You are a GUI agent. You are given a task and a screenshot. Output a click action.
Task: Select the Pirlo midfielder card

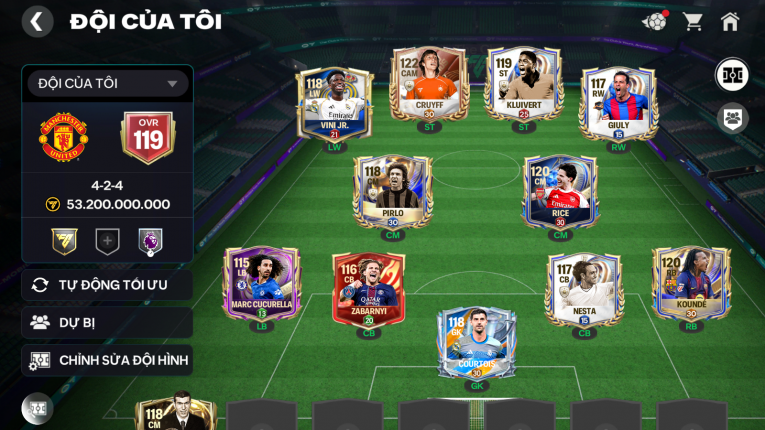click(x=392, y=192)
